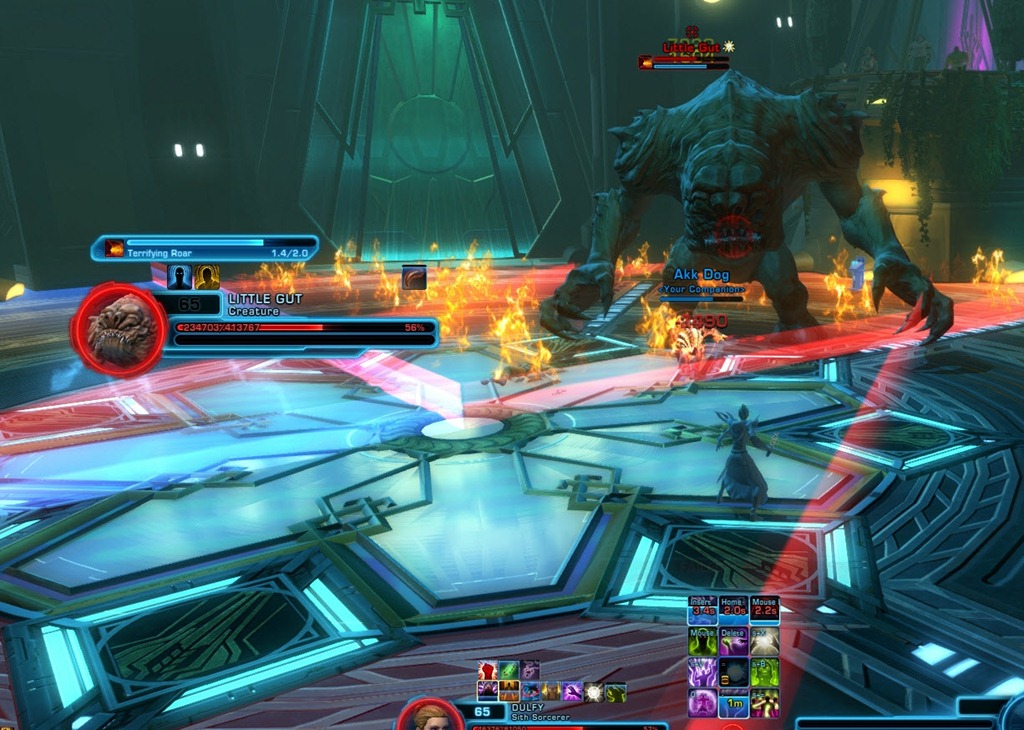Screen dimensions: 1024x730
Task: Inspect the claw debuff icon on target
Action: (x=414, y=277)
